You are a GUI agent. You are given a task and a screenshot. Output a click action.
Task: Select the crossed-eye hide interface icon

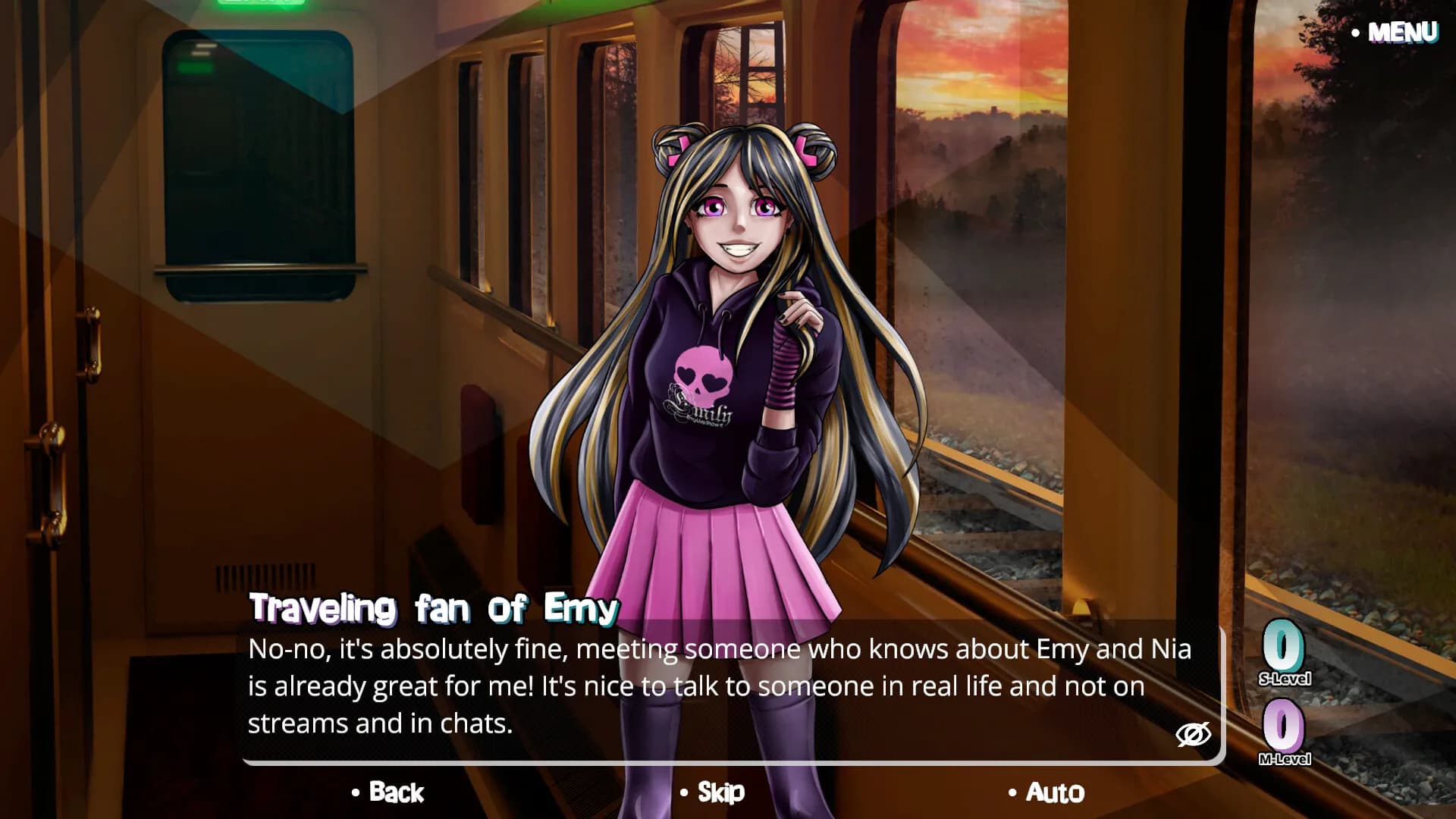point(1194,734)
